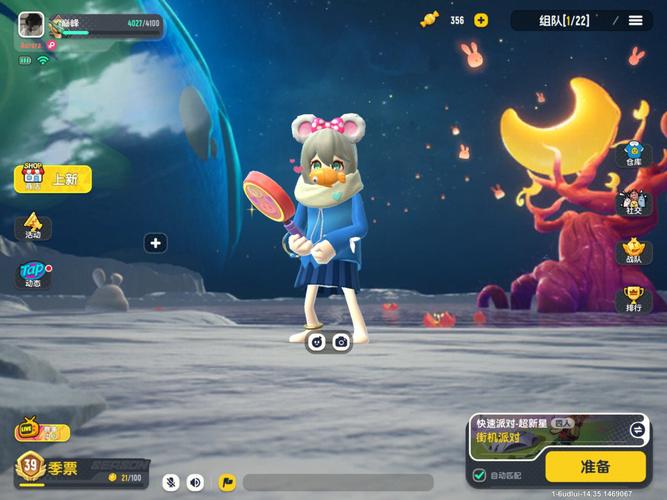Open the LIVE broadcast banner

click(x=42, y=432)
